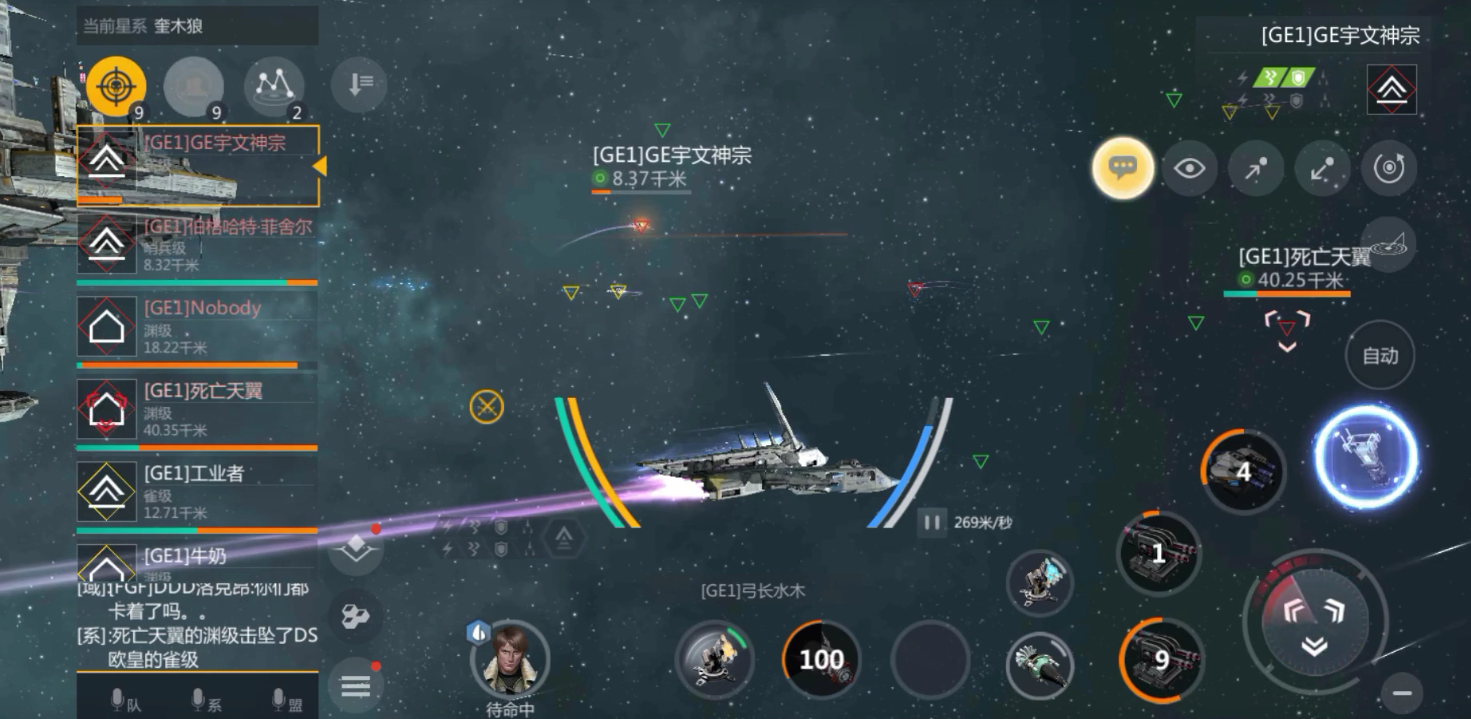Activate the turret module numbered 1
The height and width of the screenshot is (719, 1471).
coord(1158,553)
